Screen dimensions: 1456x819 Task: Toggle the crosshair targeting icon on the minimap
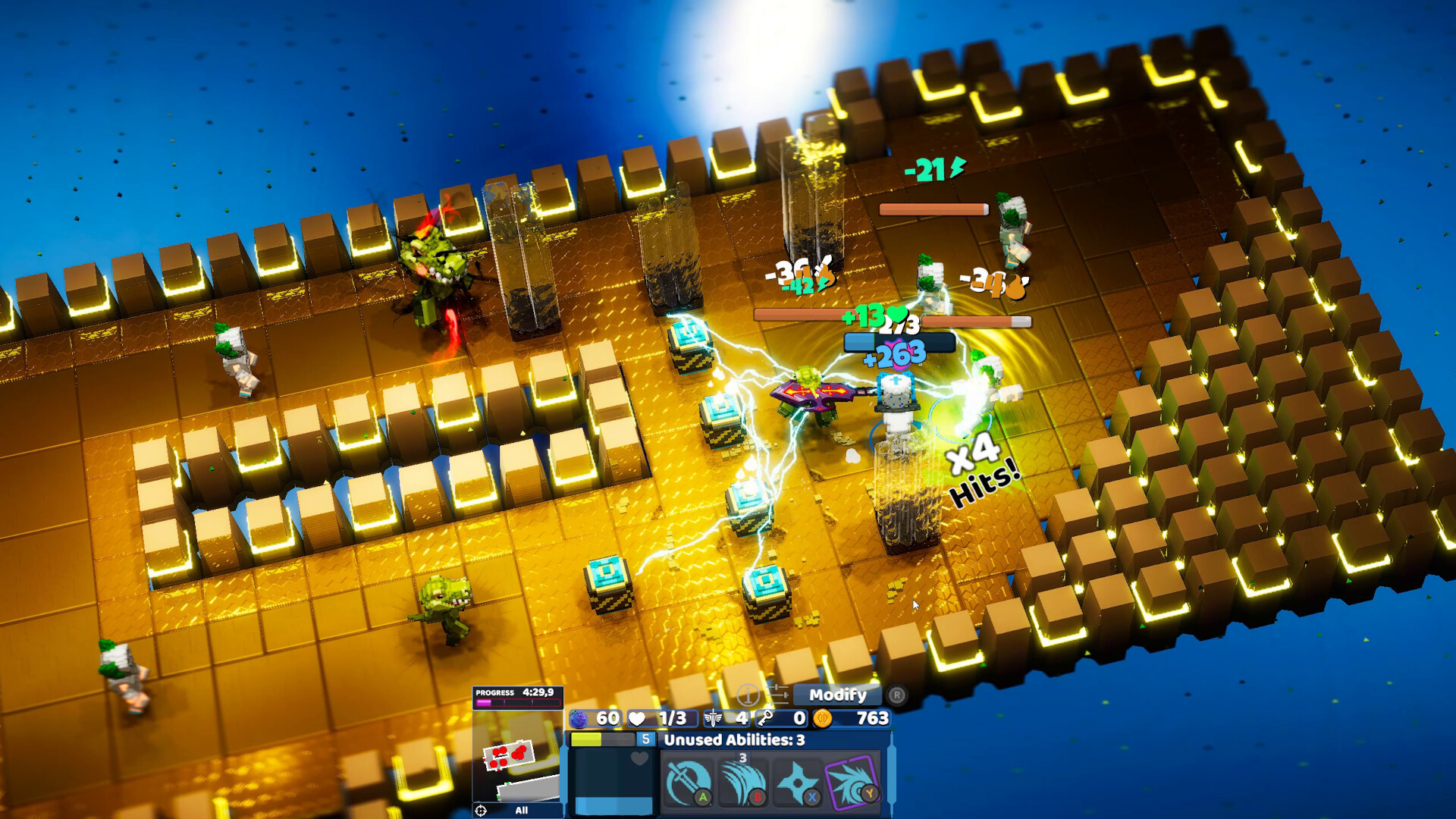coord(480,810)
